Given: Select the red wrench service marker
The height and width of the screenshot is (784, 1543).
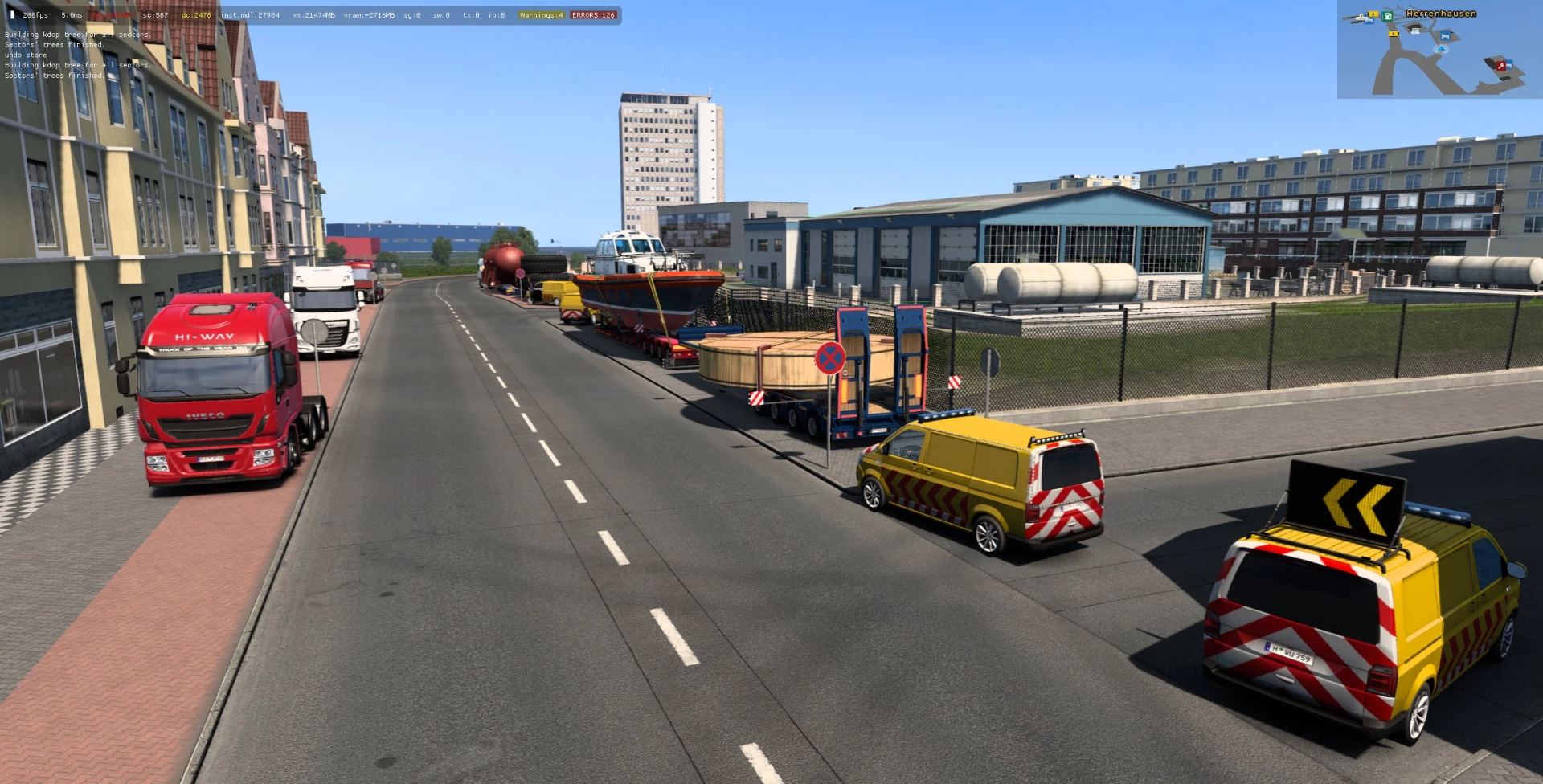Looking at the screenshot, I should [x=1500, y=65].
